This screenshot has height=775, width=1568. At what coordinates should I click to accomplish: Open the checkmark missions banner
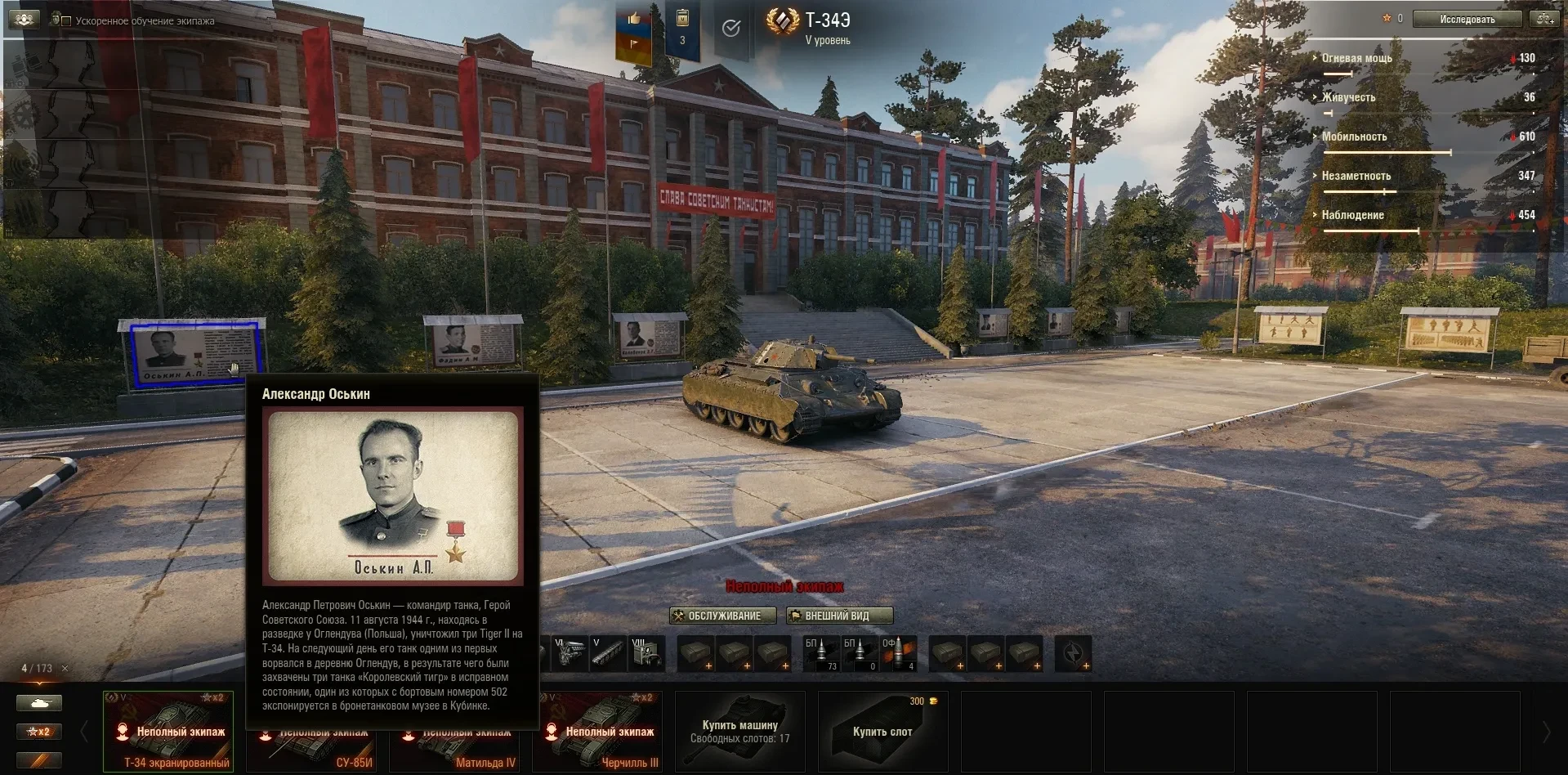click(731, 29)
